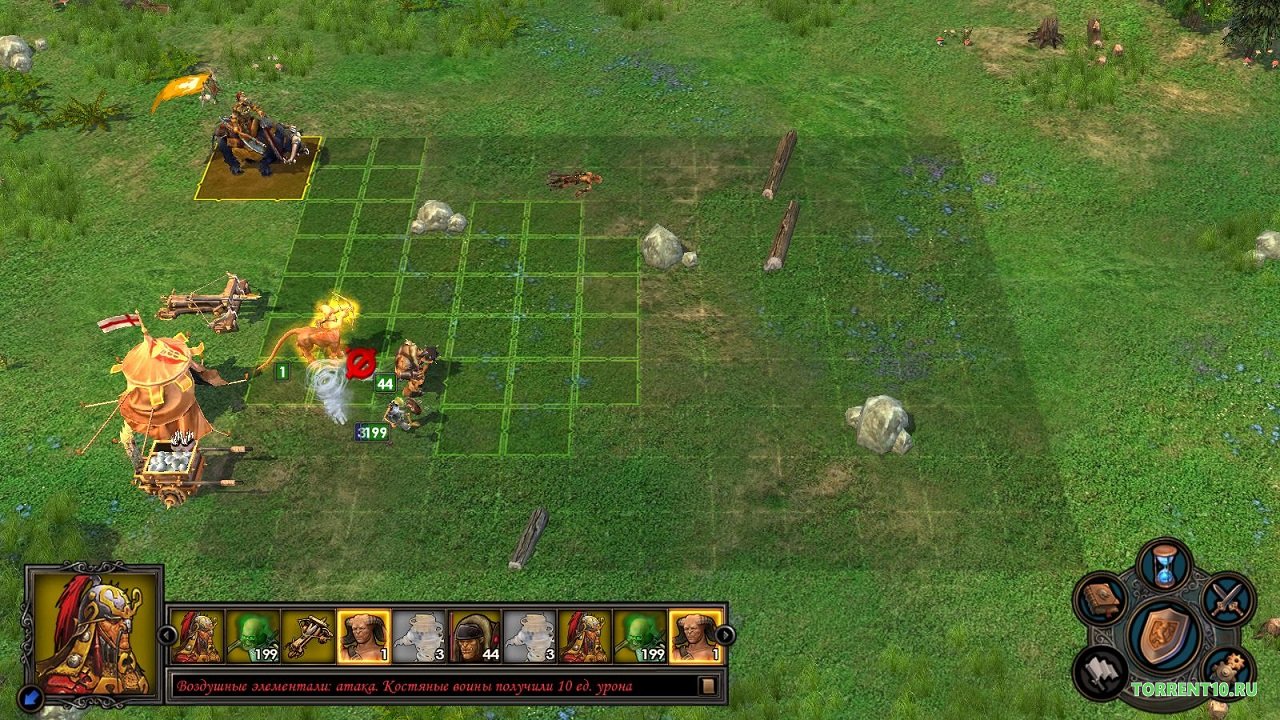Pick the helmeted warrior stack of 44
The height and width of the screenshot is (720, 1280).
pyautogui.click(x=474, y=637)
